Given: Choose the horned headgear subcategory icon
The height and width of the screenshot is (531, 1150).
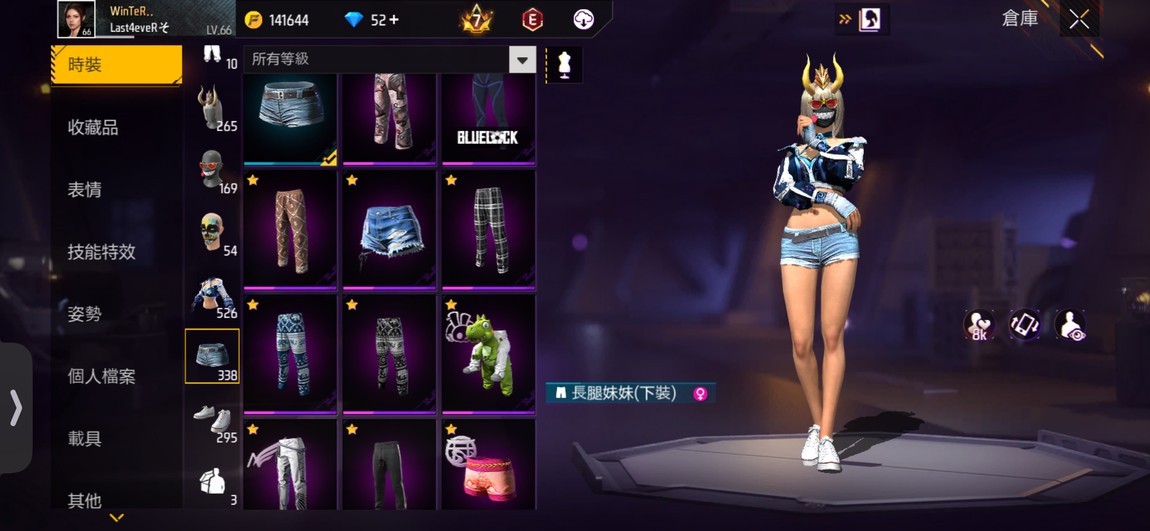Looking at the screenshot, I should [210, 107].
